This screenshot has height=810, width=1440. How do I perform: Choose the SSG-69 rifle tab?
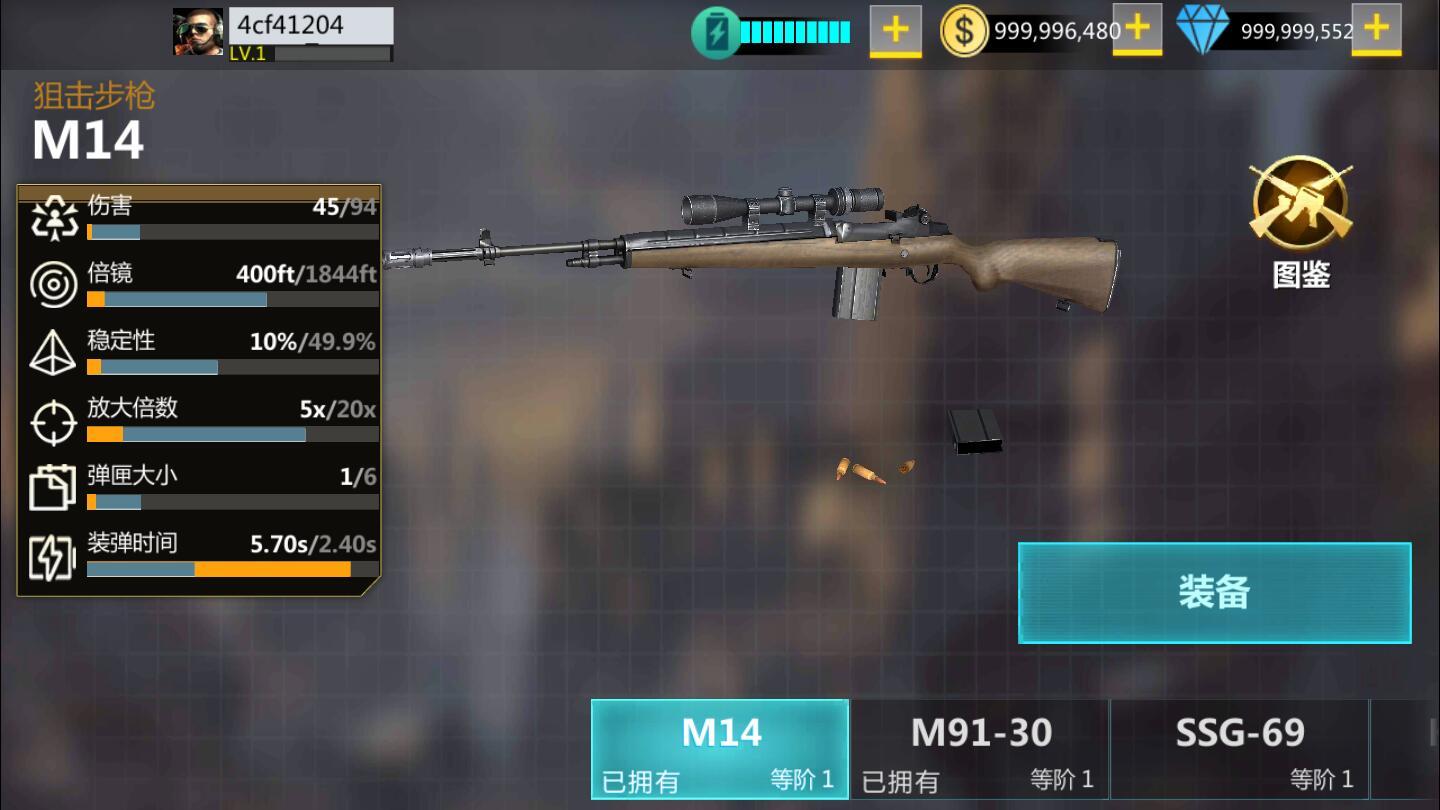[x=1239, y=748]
